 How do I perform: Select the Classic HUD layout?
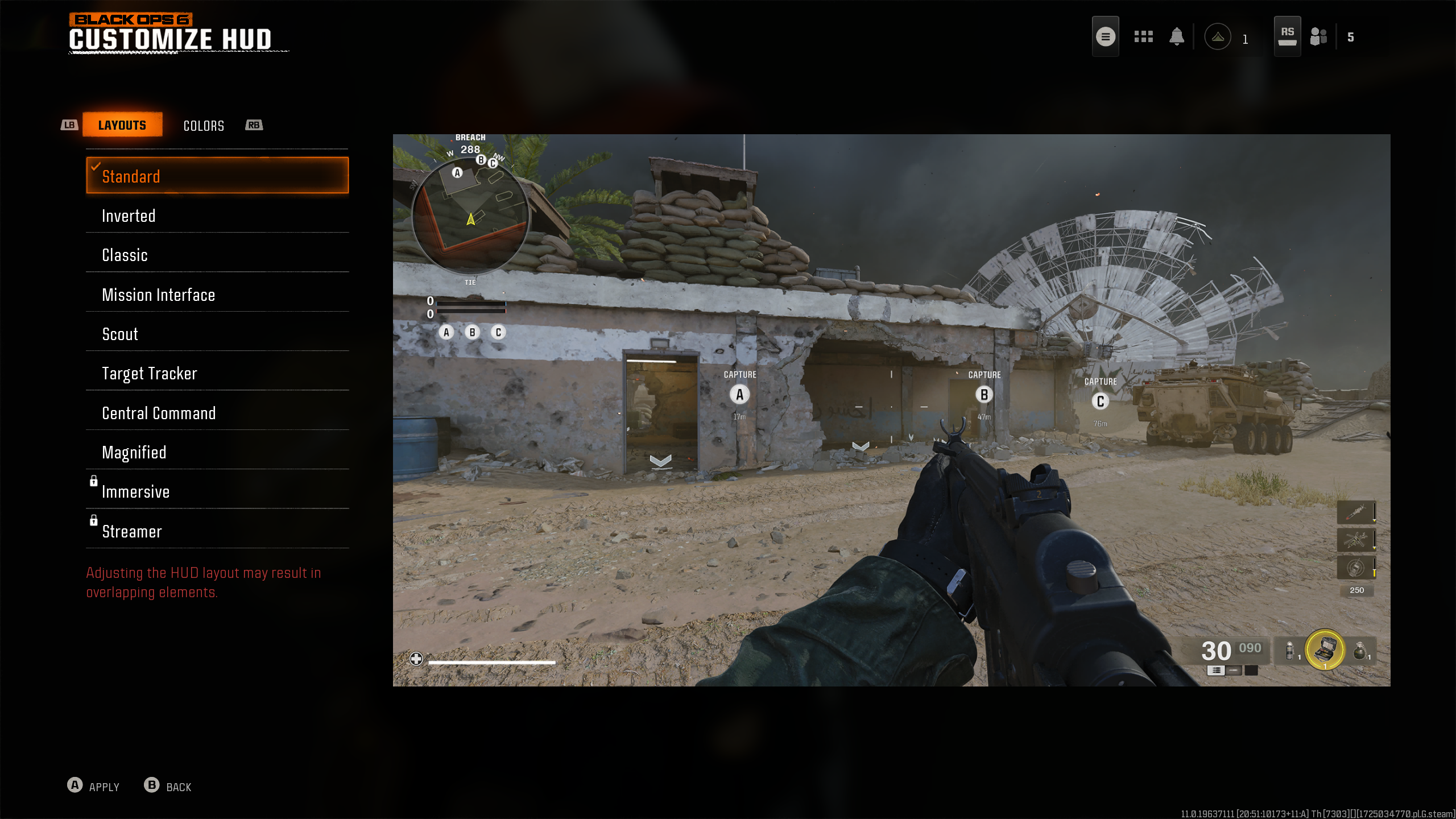(217, 255)
